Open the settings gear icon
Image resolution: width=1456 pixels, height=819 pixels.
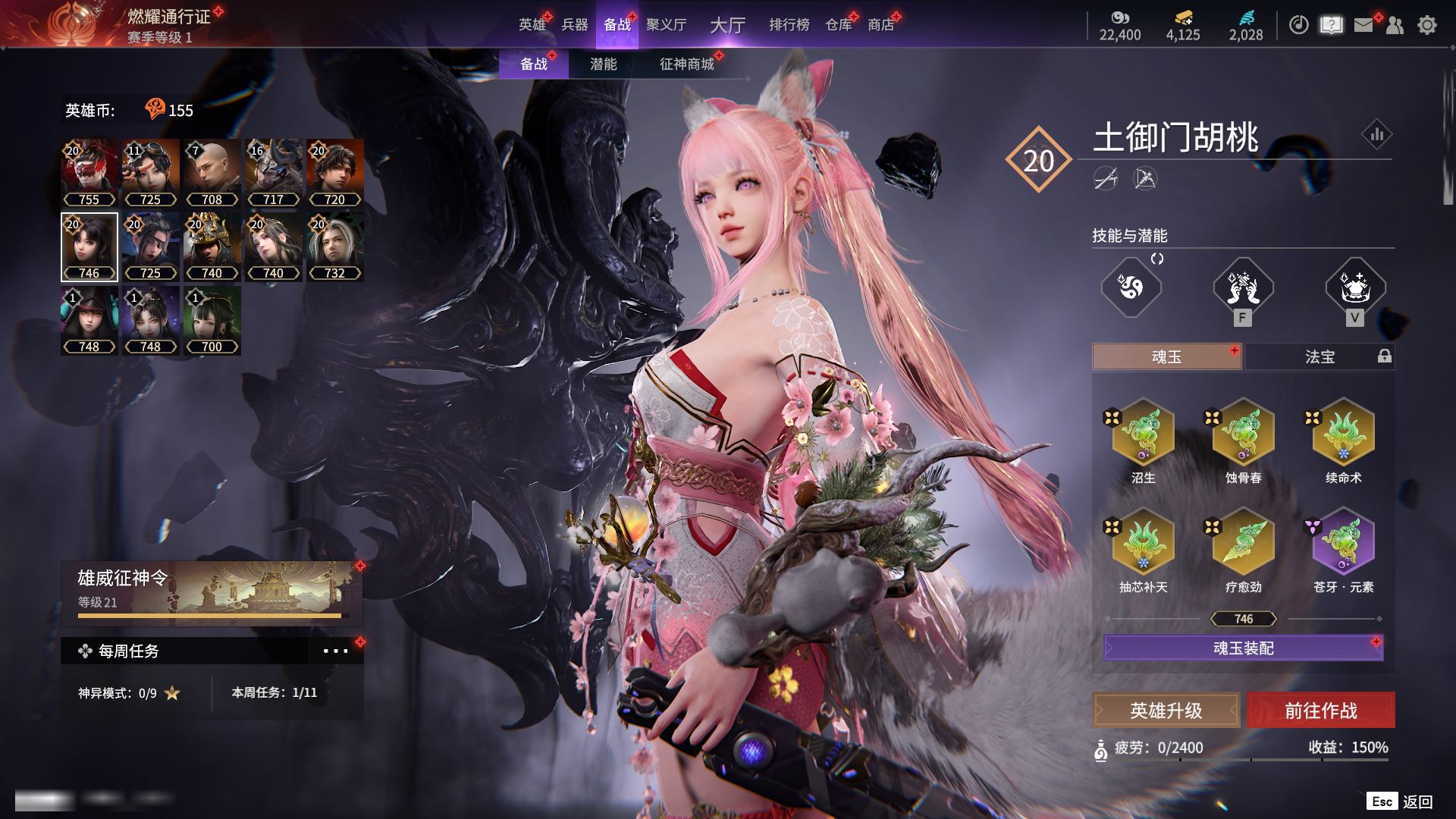(1426, 25)
